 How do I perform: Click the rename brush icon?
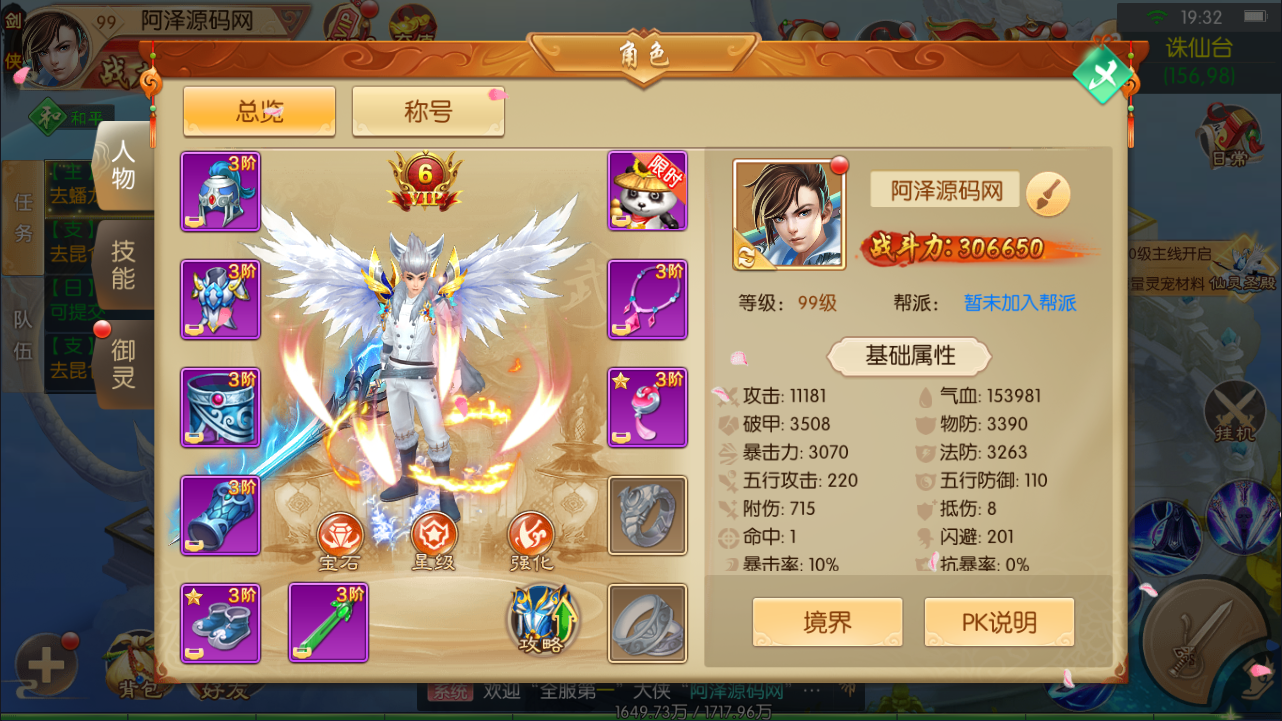pos(1047,194)
